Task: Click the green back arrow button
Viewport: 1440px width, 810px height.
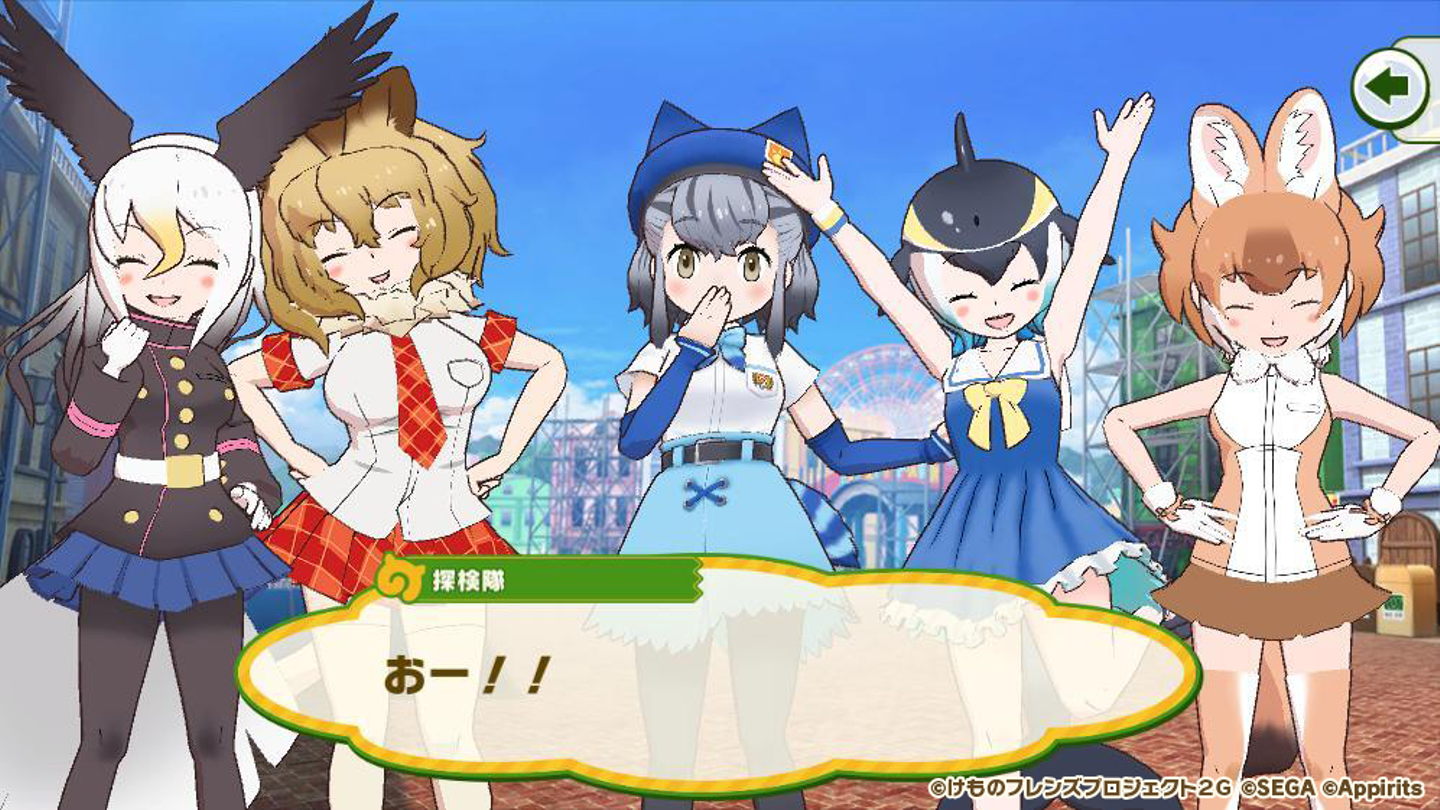Action: (x=1389, y=88)
